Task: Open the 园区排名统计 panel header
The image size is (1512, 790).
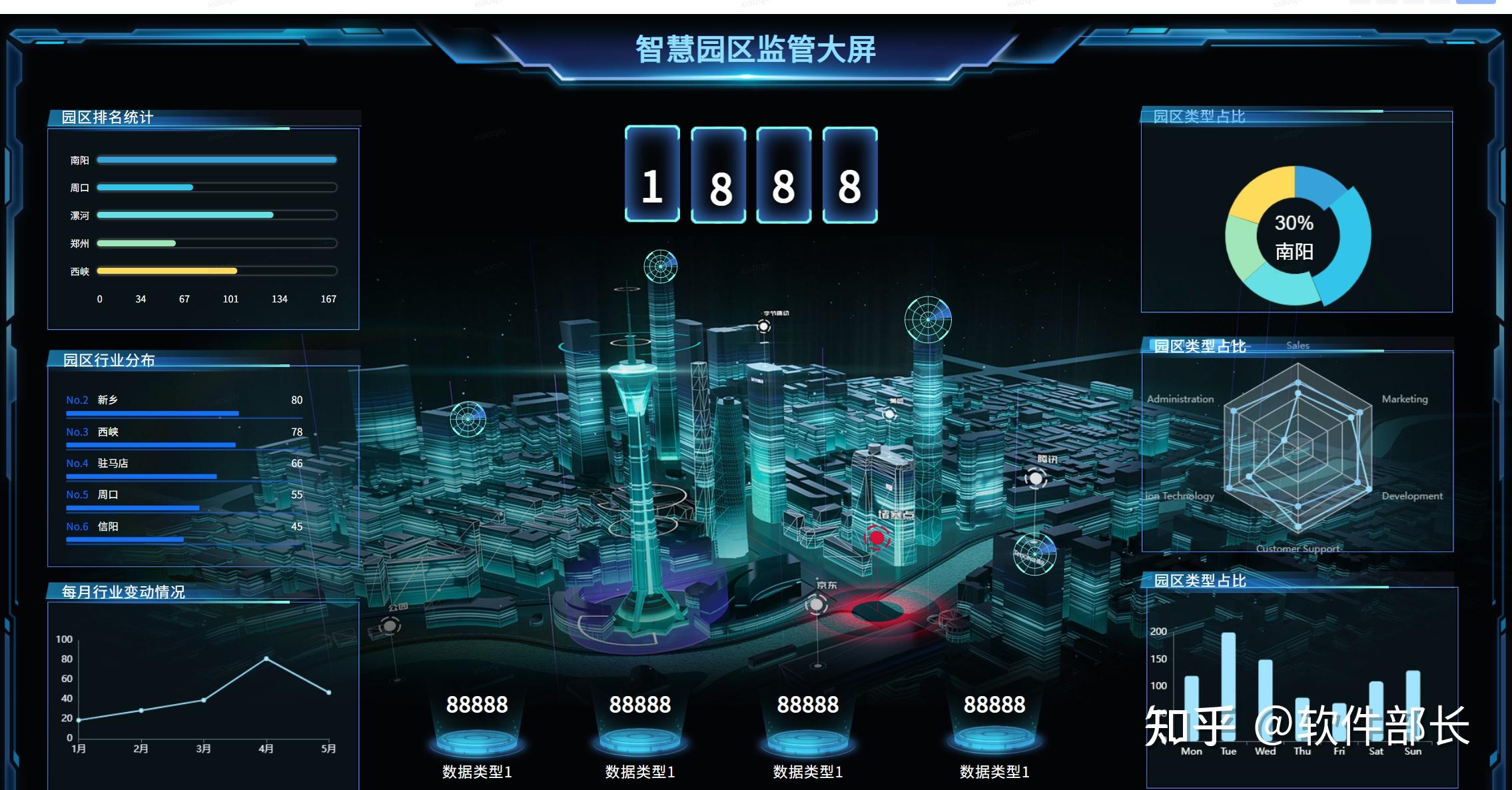Action: point(107,117)
